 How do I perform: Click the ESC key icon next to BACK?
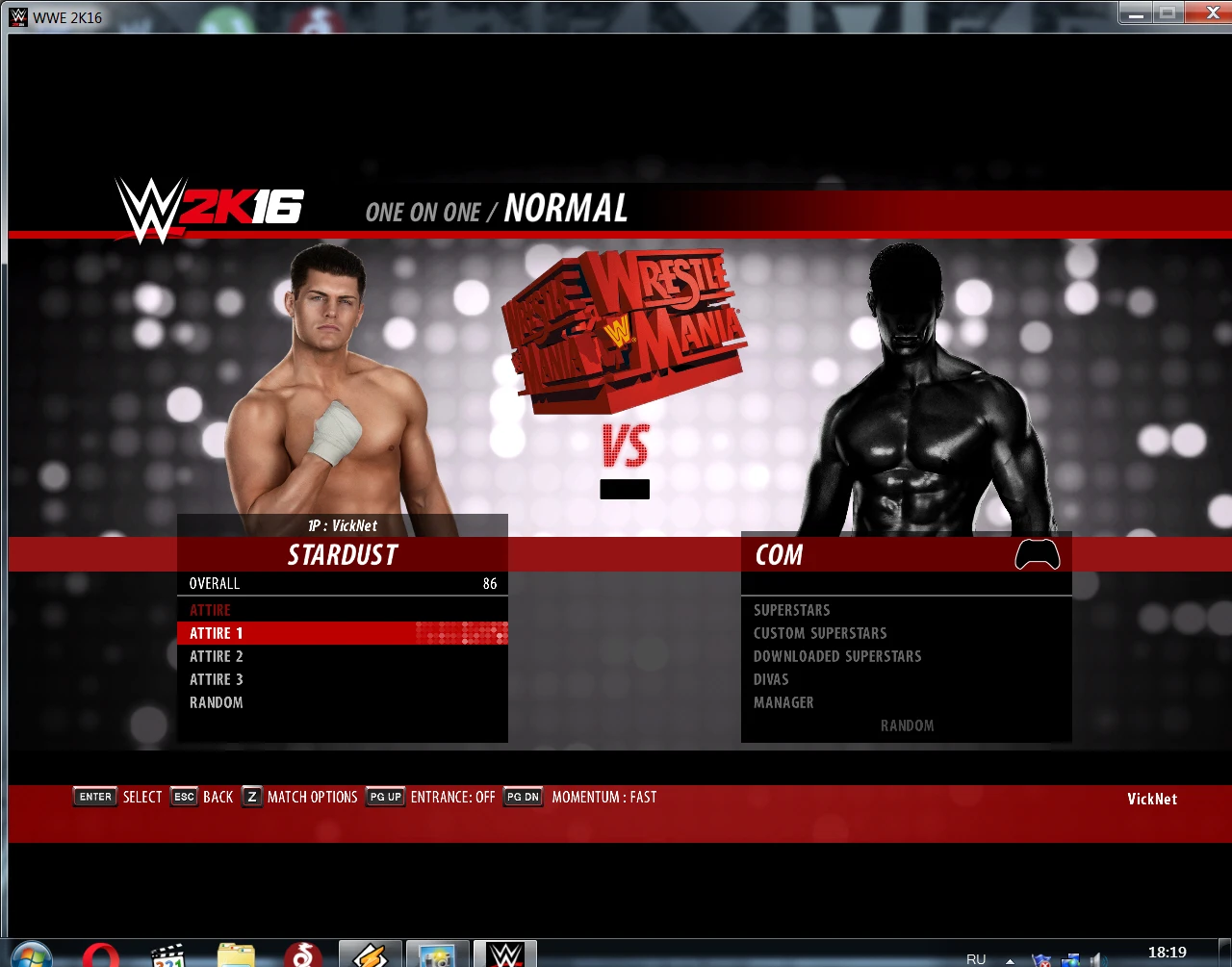184,797
